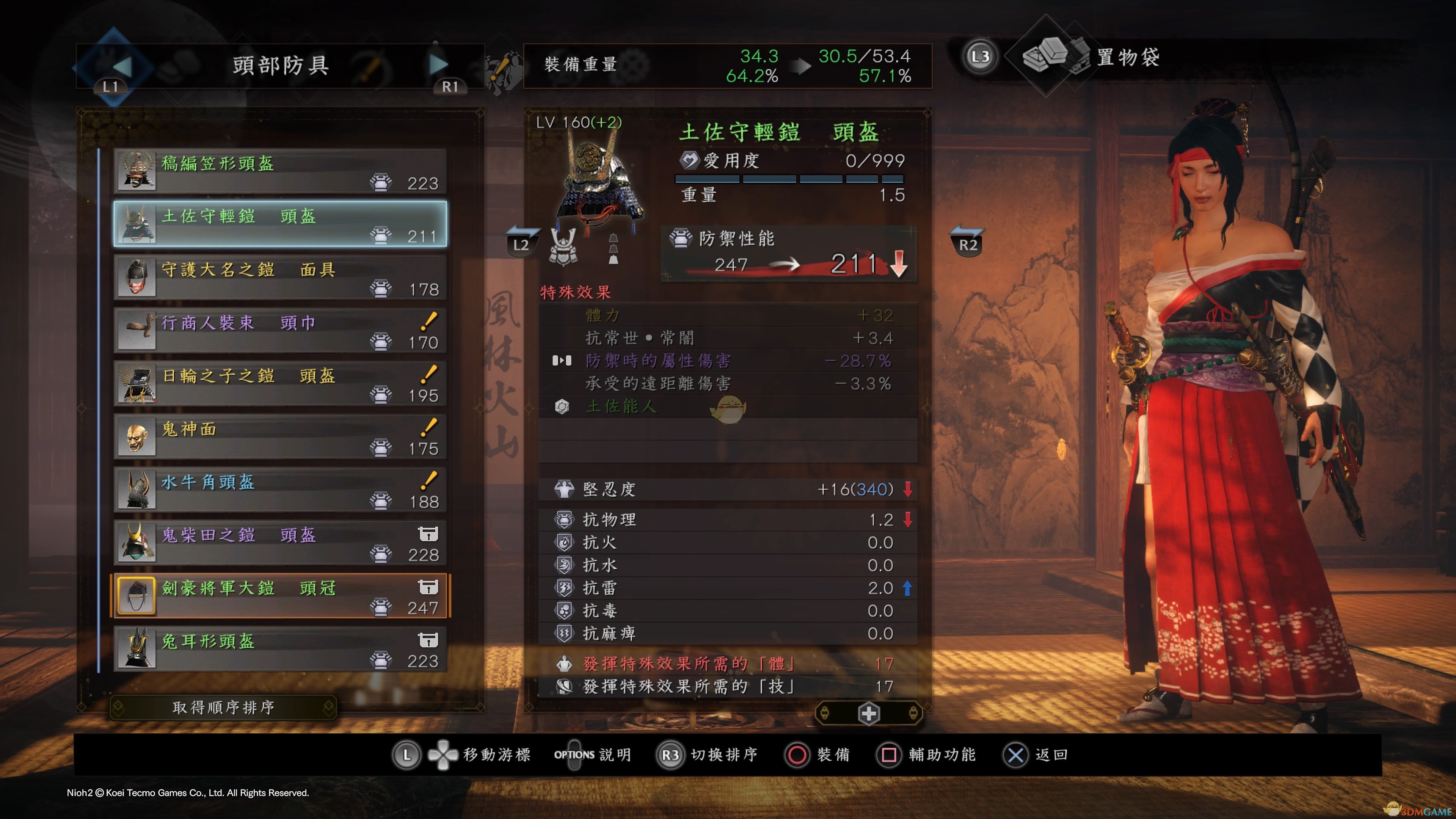Select equipped 劍豪將軍大鎧 頭冠 row
The image size is (1456, 819).
click(x=280, y=596)
